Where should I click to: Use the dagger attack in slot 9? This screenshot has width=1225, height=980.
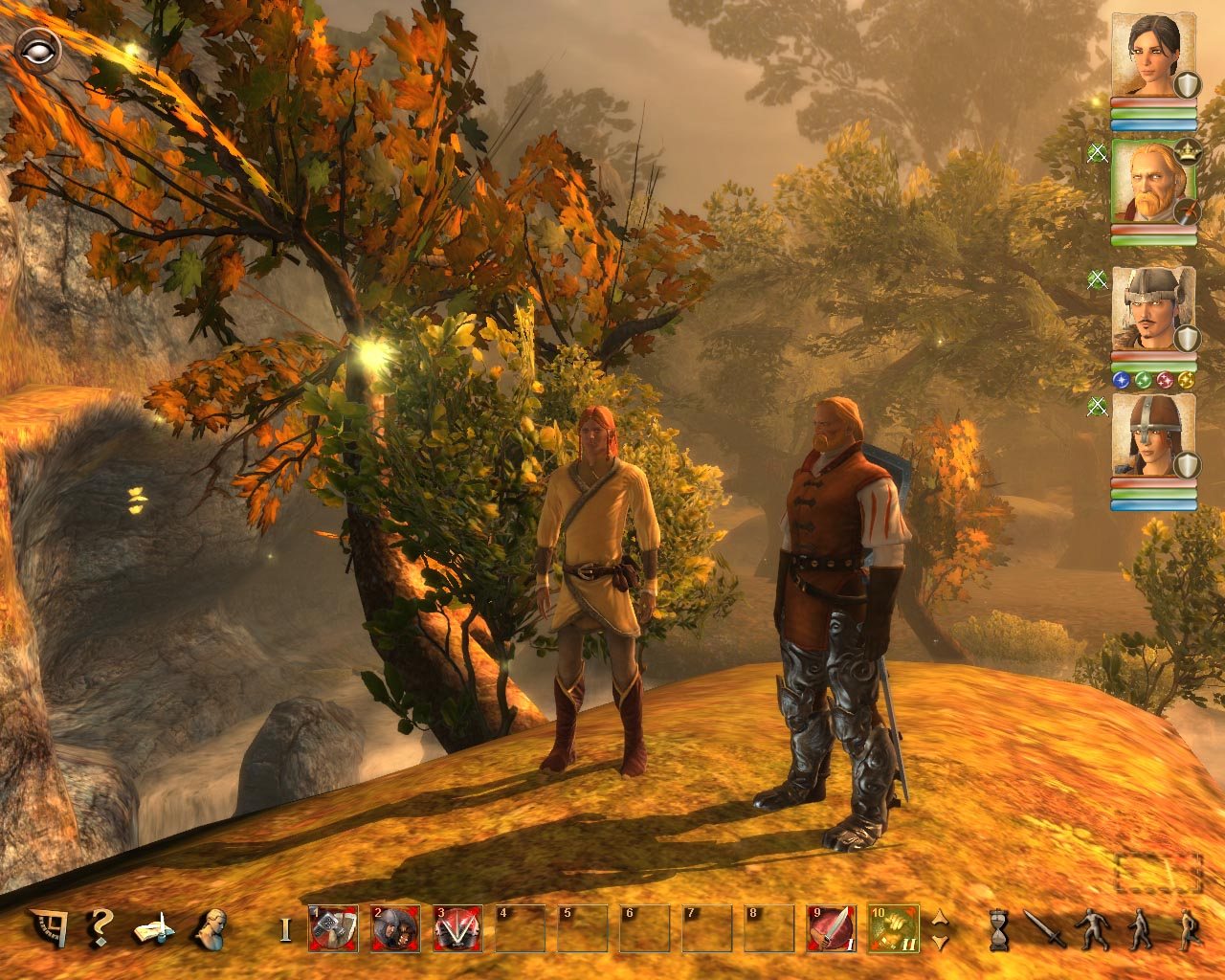click(x=831, y=928)
